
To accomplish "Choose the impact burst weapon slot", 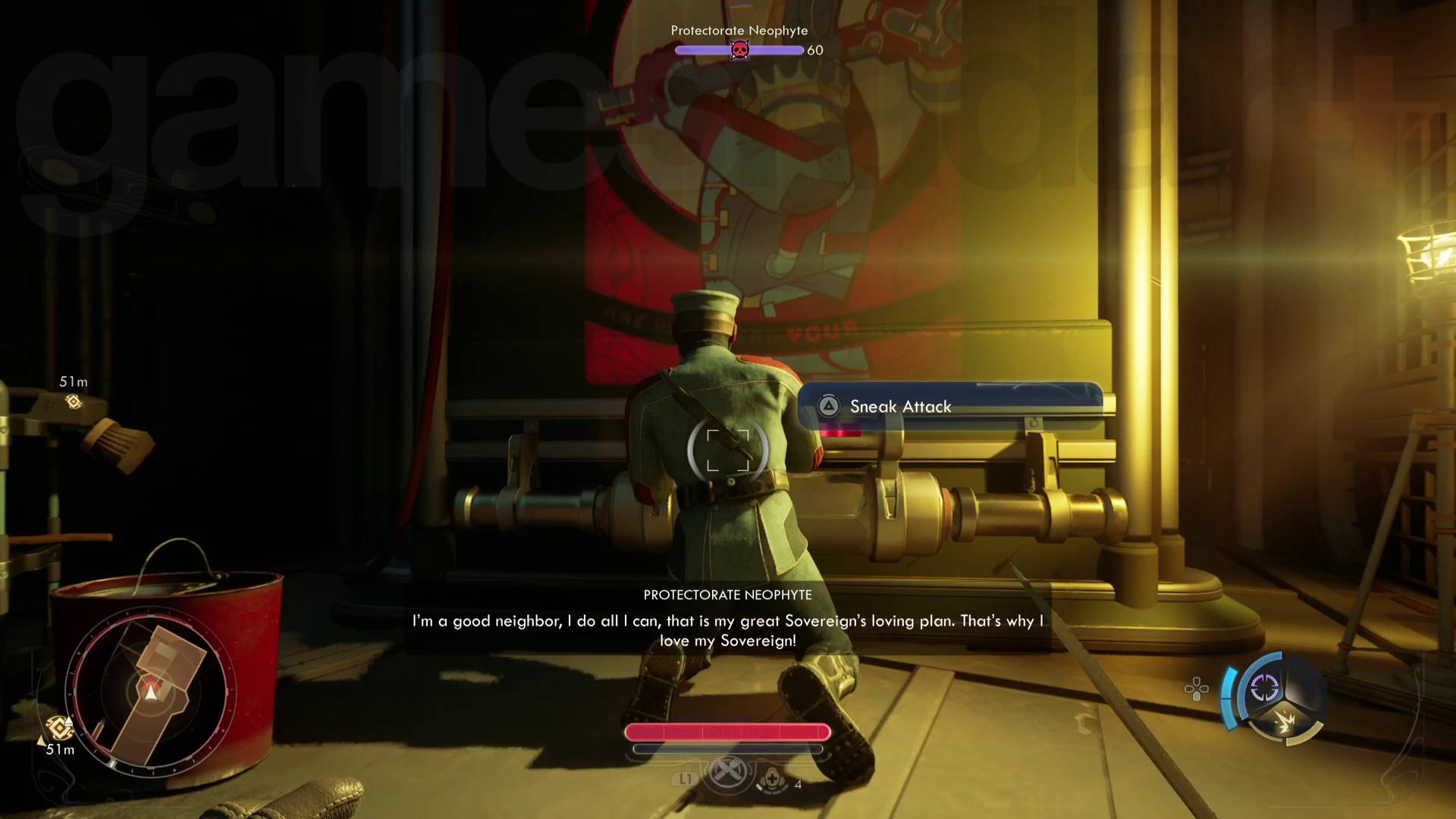I will tap(1286, 722).
